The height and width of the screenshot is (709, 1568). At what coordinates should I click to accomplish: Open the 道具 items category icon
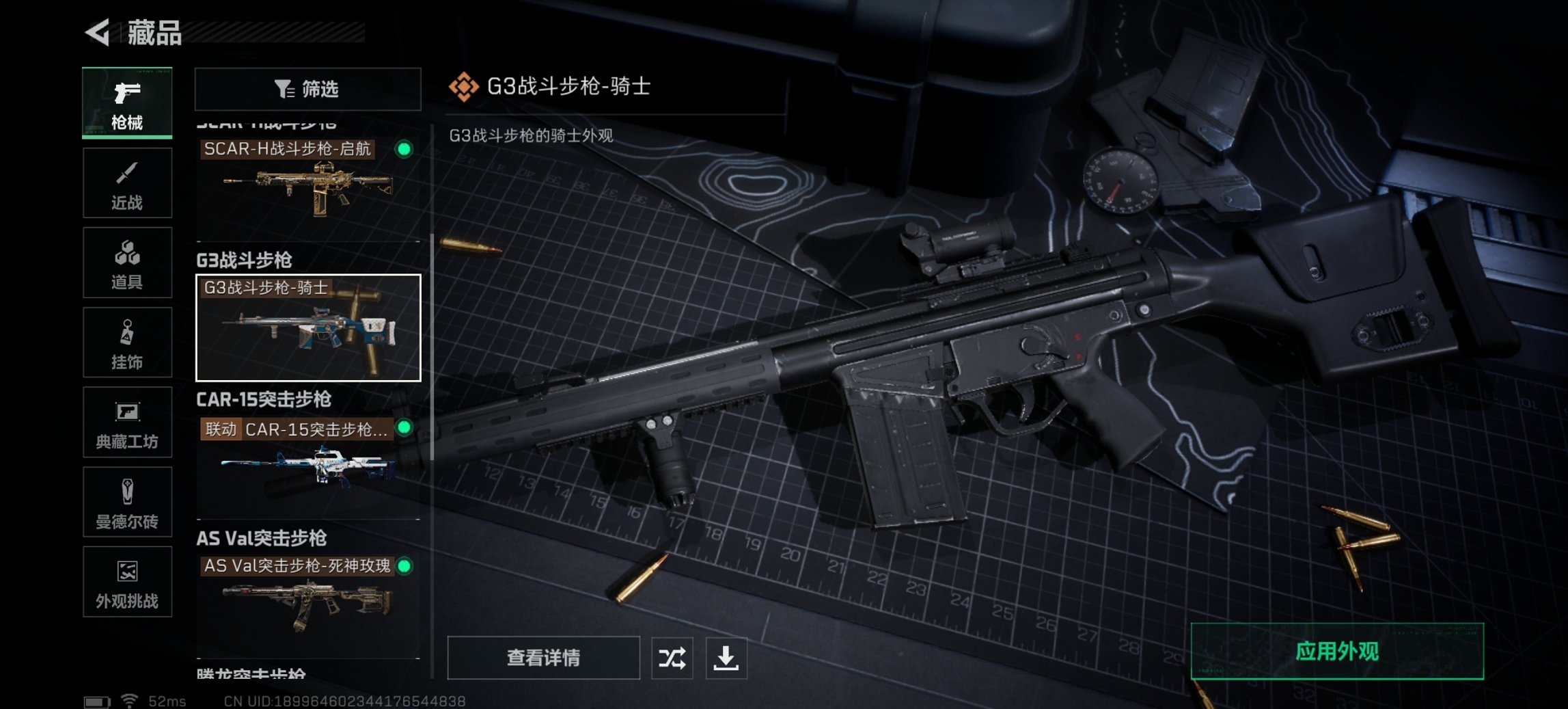[x=127, y=262]
